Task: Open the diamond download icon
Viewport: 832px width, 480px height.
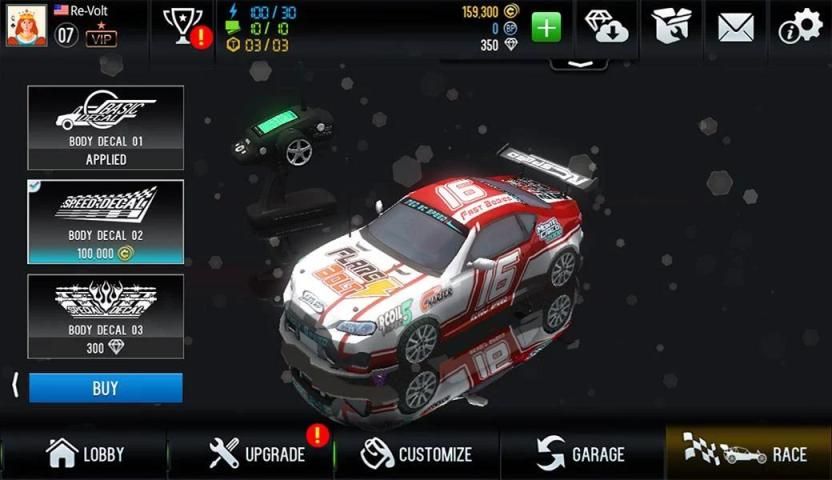Action: 606,26
